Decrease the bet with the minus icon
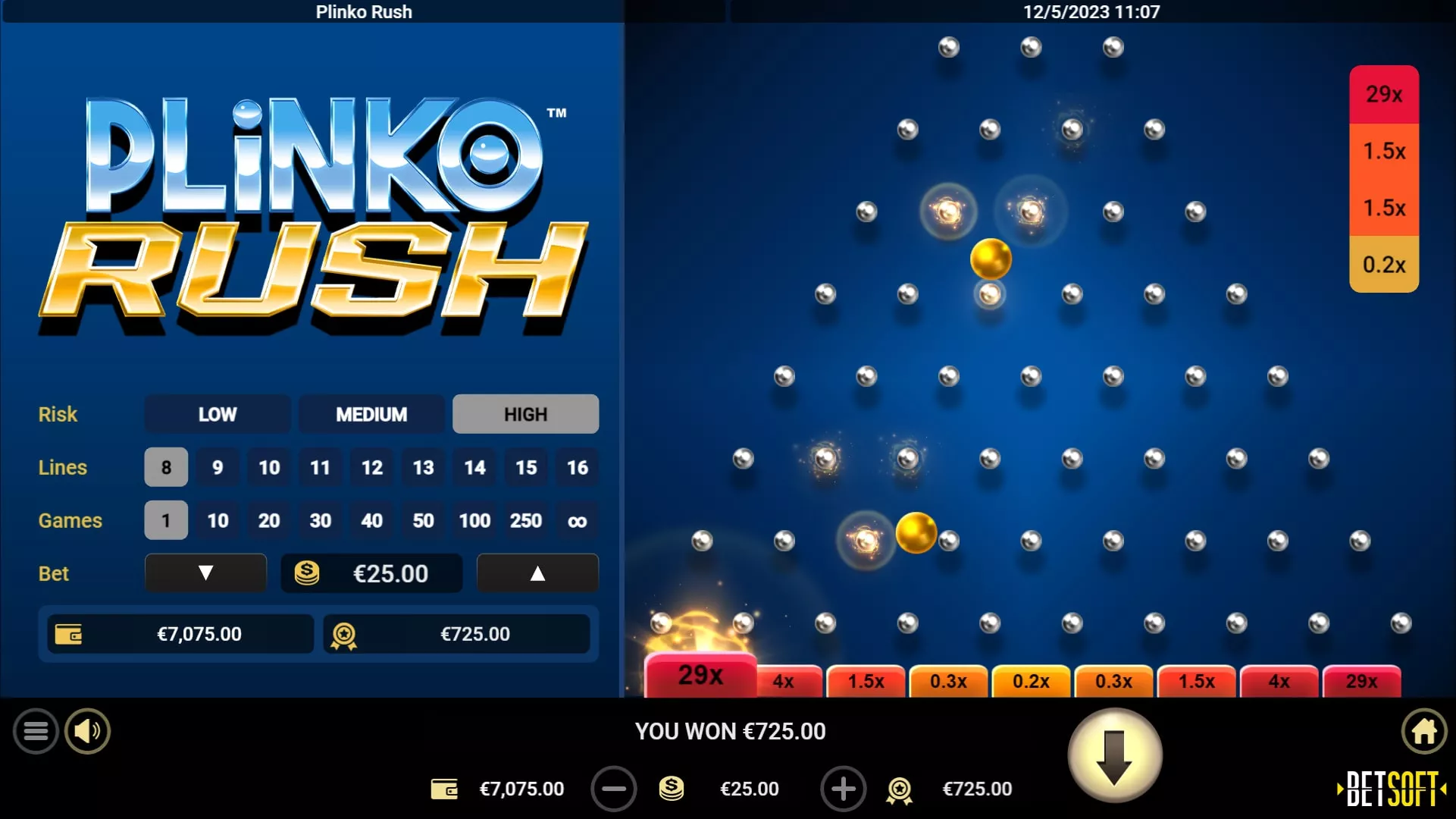 (615, 789)
